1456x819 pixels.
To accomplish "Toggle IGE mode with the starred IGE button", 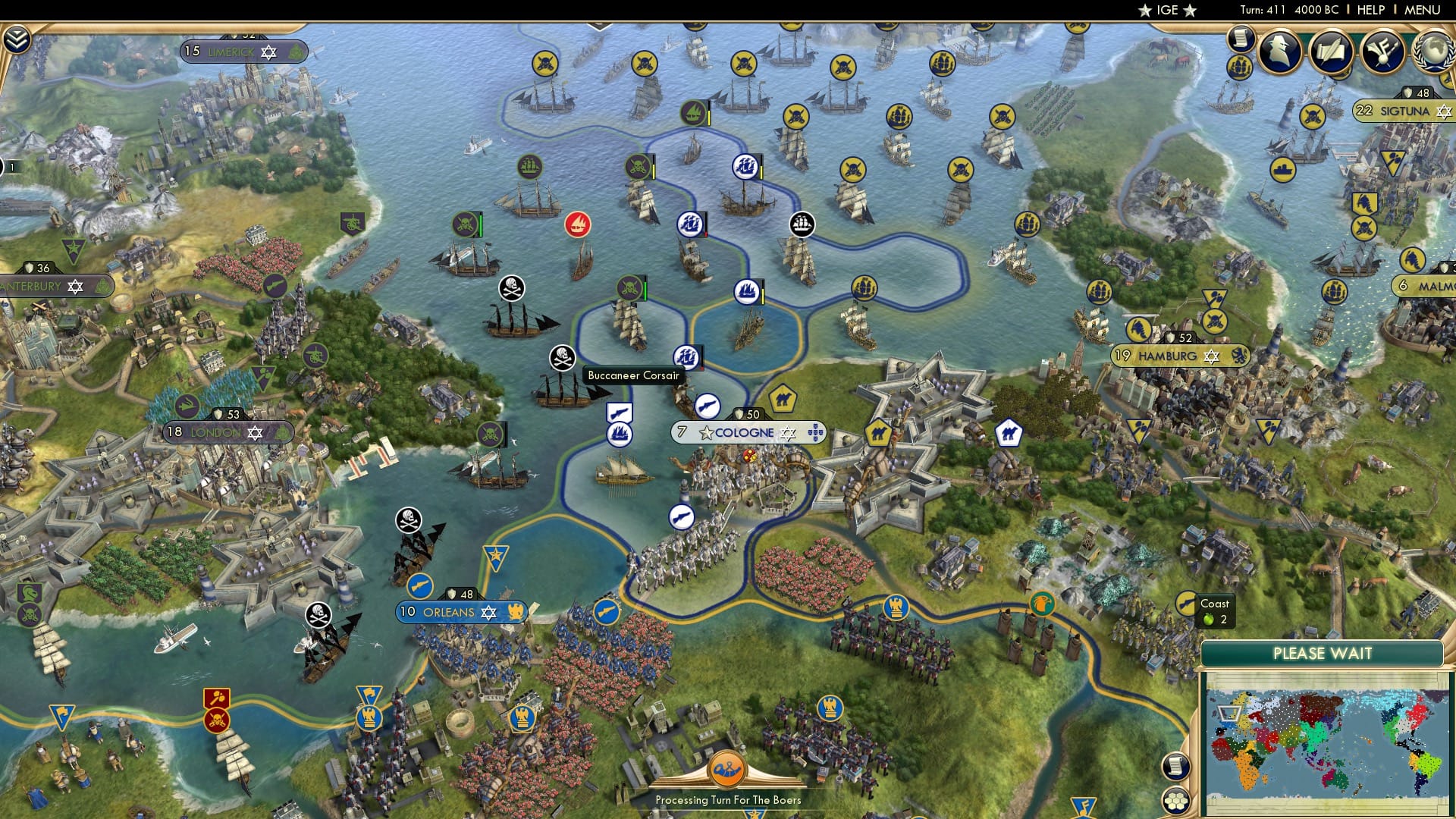I will (1166, 10).
